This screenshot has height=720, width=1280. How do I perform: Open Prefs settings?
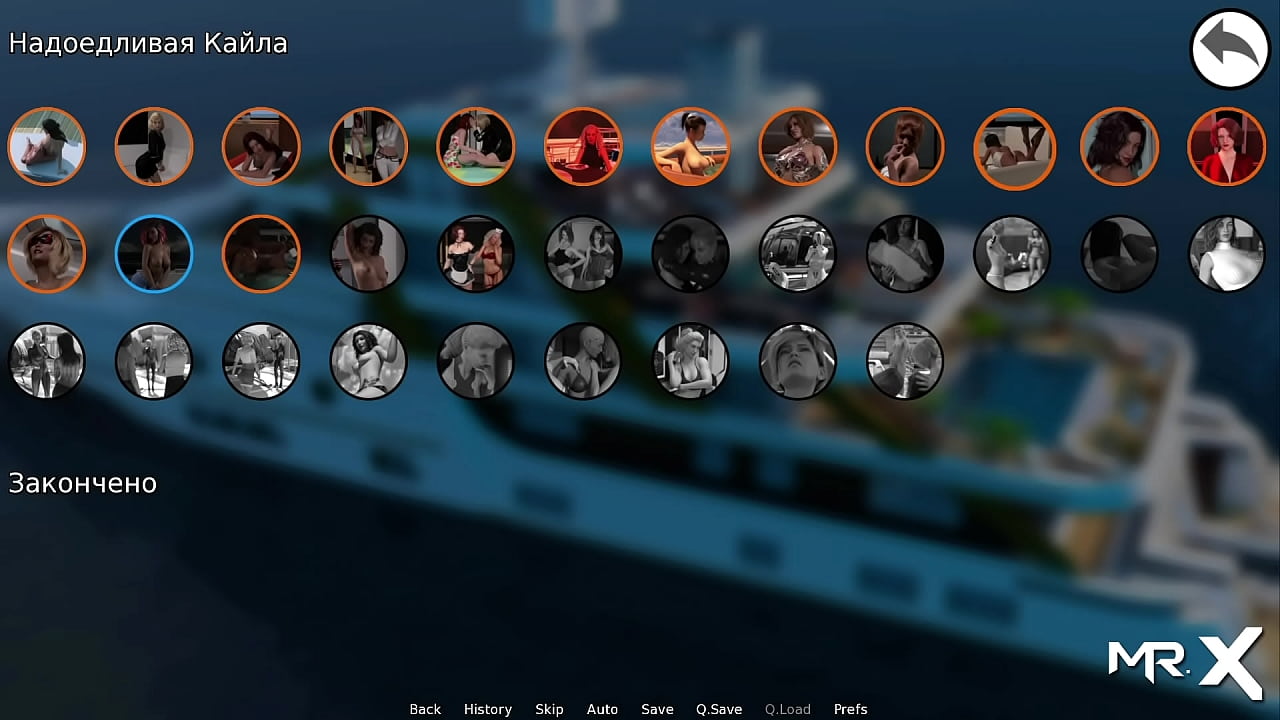click(850, 709)
